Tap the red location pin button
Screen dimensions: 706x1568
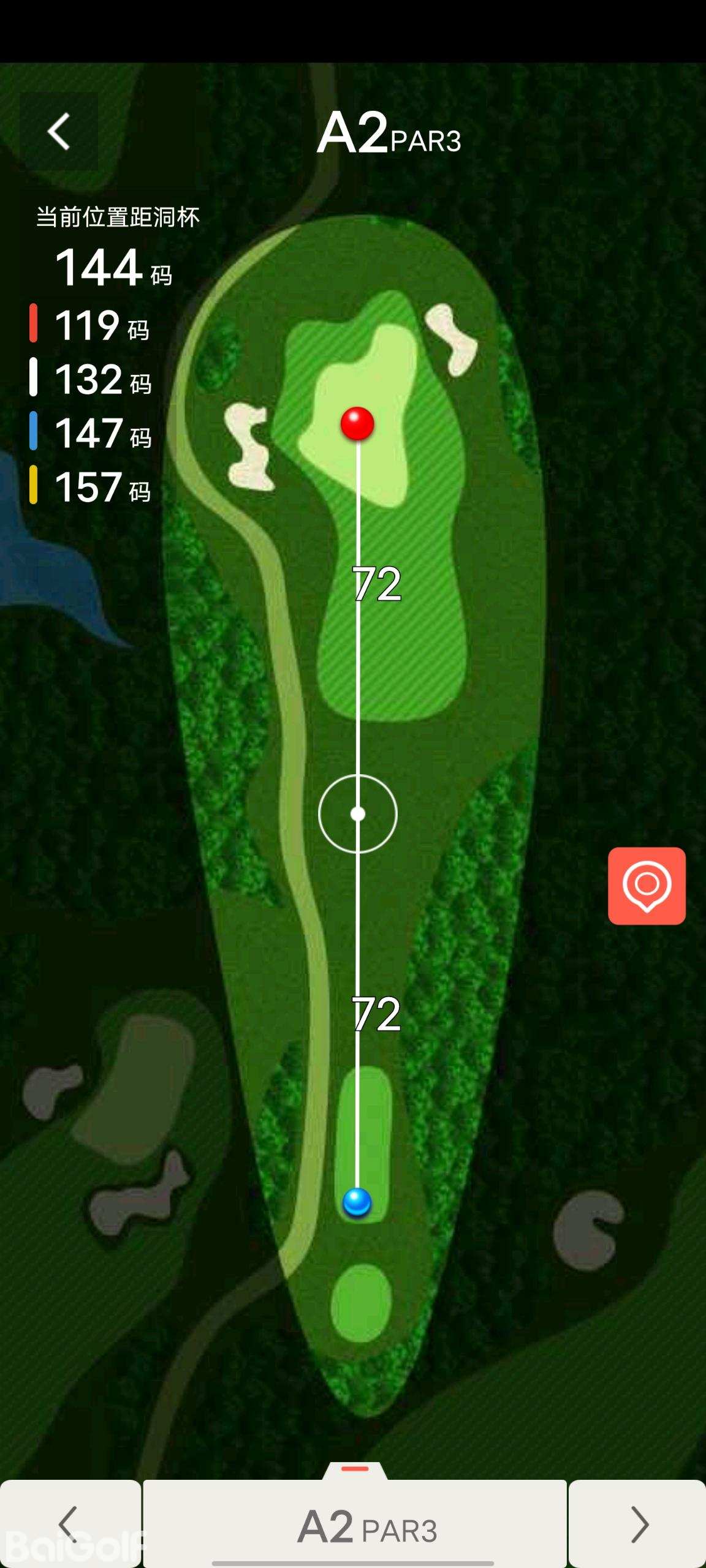pyautogui.click(x=647, y=886)
